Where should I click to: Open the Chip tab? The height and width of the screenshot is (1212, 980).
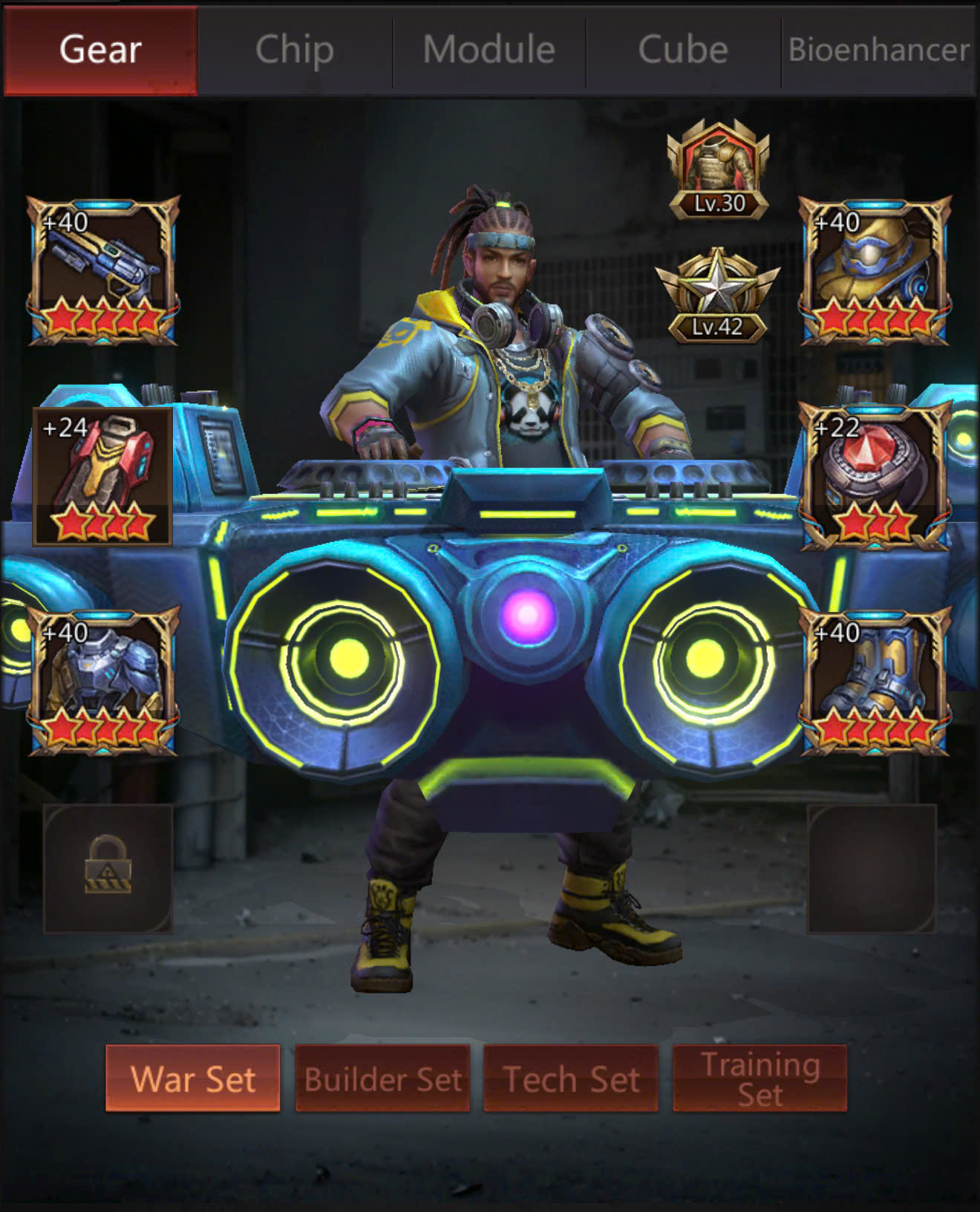point(295,50)
